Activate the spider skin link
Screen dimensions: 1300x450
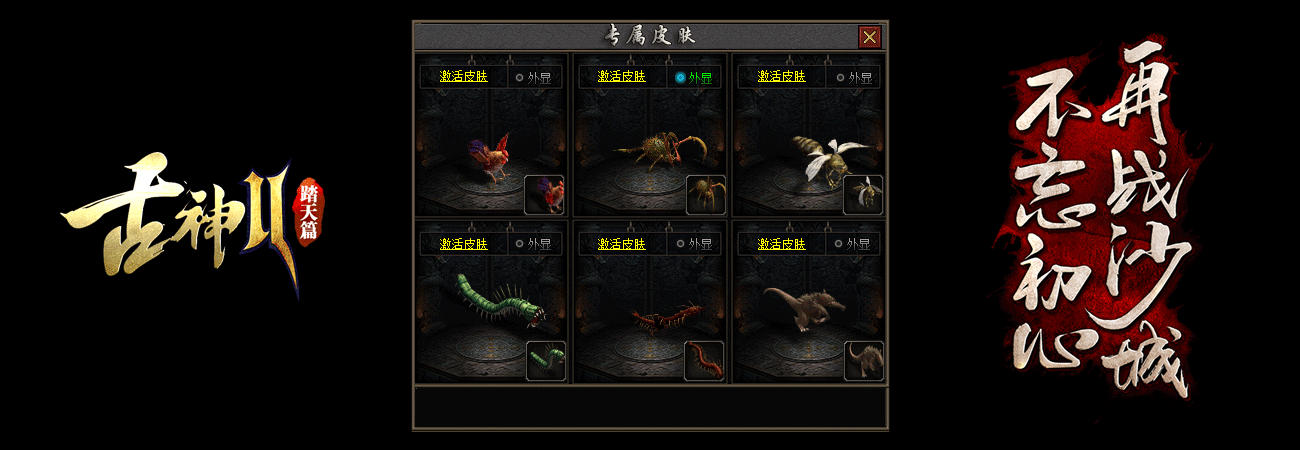tap(622, 76)
